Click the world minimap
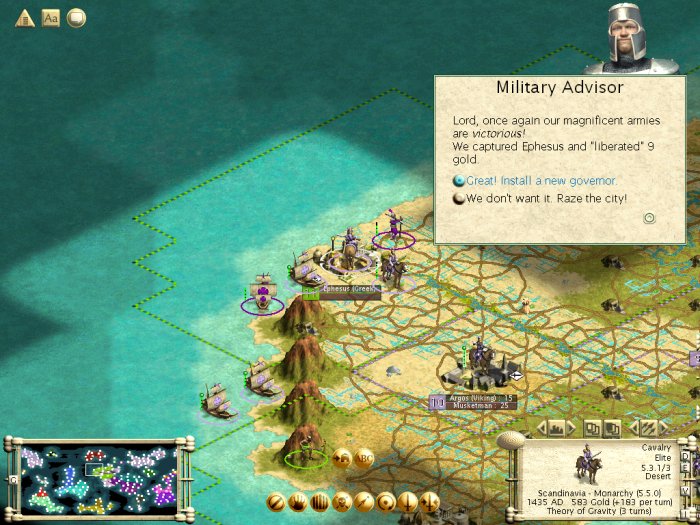Viewport: 700px width, 525px height. click(x=98, y=478)
